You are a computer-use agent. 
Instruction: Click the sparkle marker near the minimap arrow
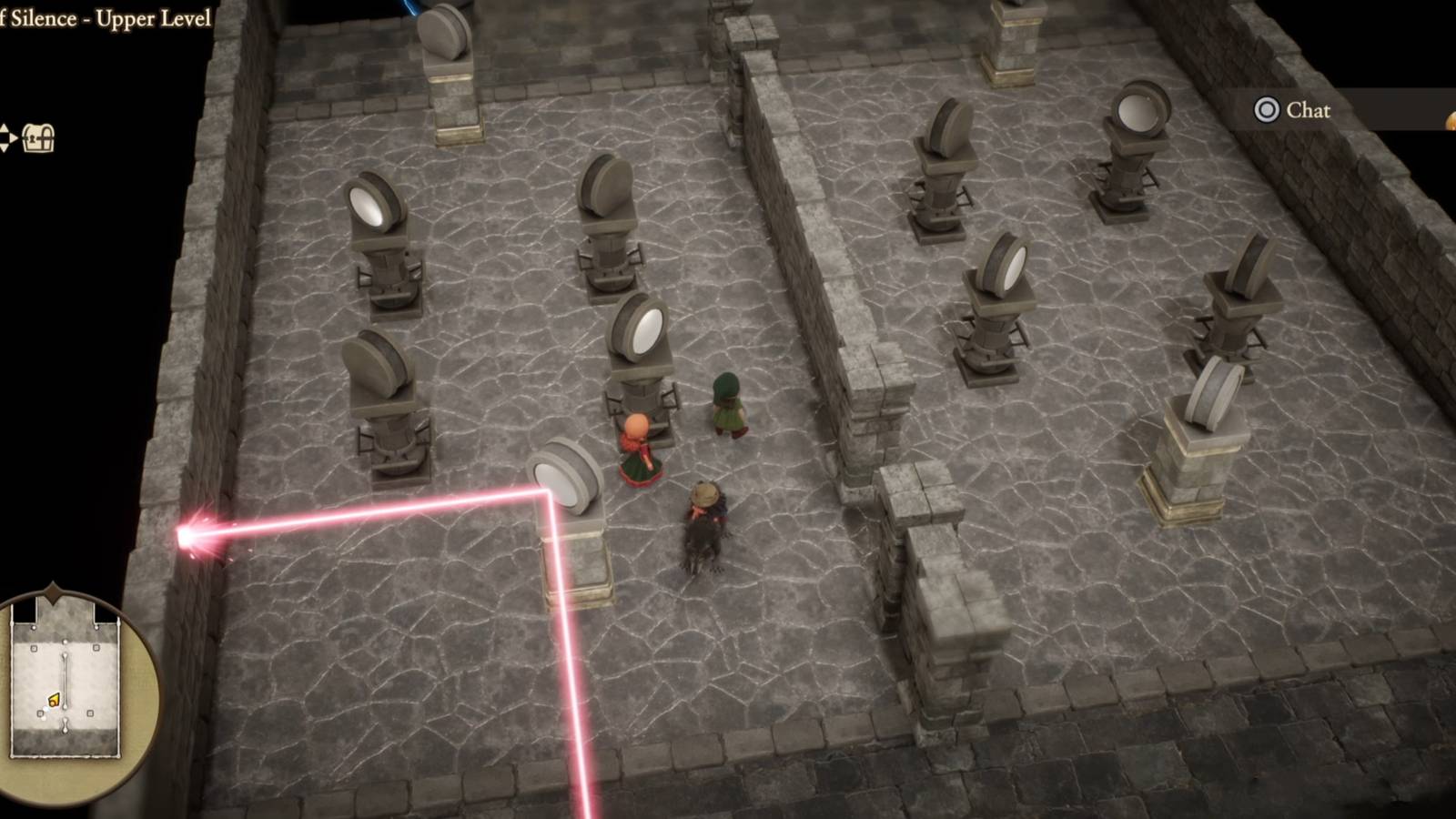click(x=45, y=713)
